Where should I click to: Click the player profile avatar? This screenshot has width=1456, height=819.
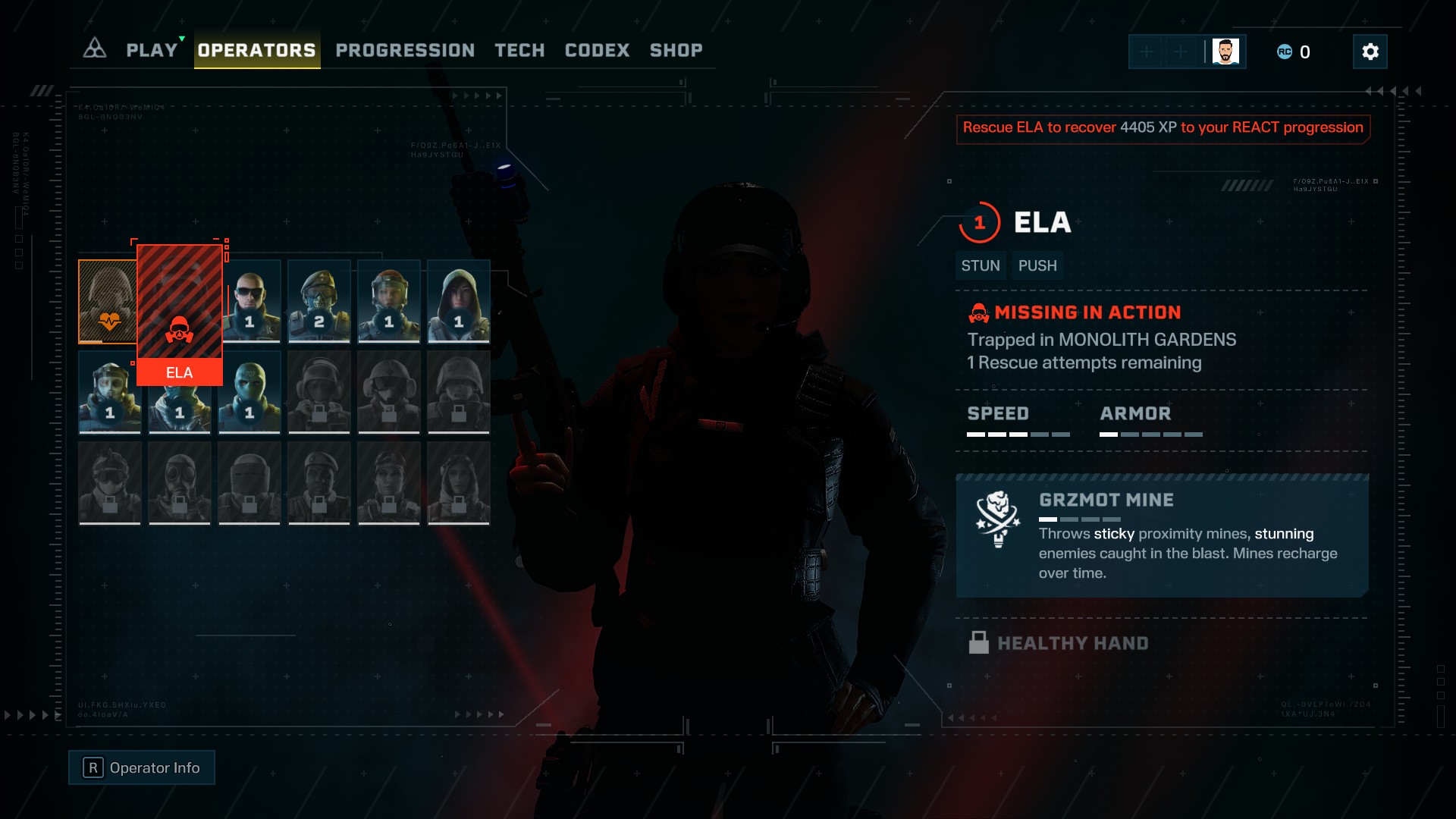(x=1225, y=52)
